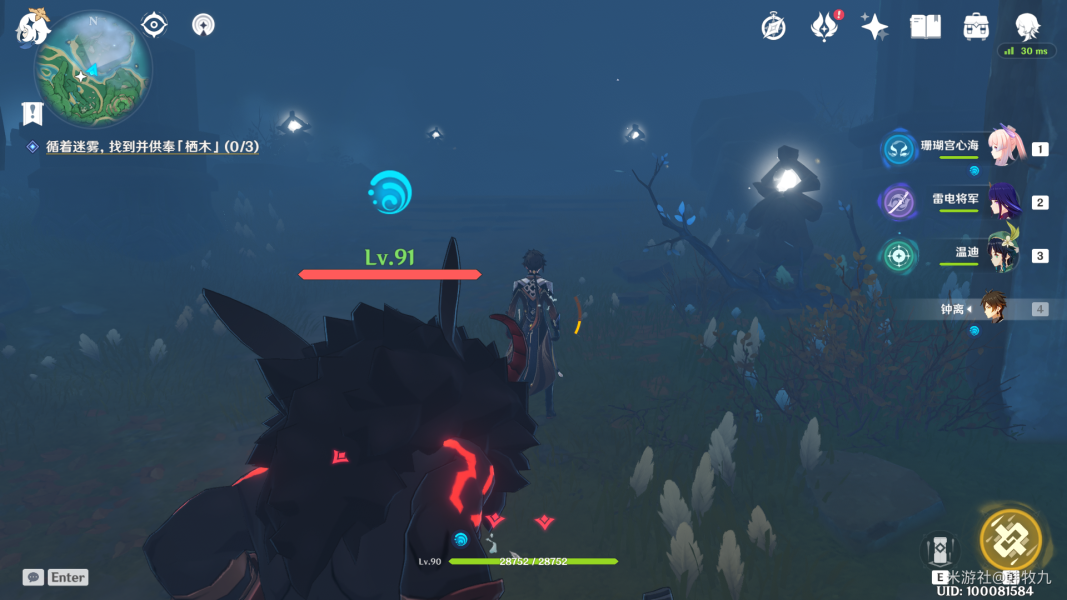Switch to party member 雷电将军
The height and width of the screenshot is (600, 1067).
click(1003, 202)
